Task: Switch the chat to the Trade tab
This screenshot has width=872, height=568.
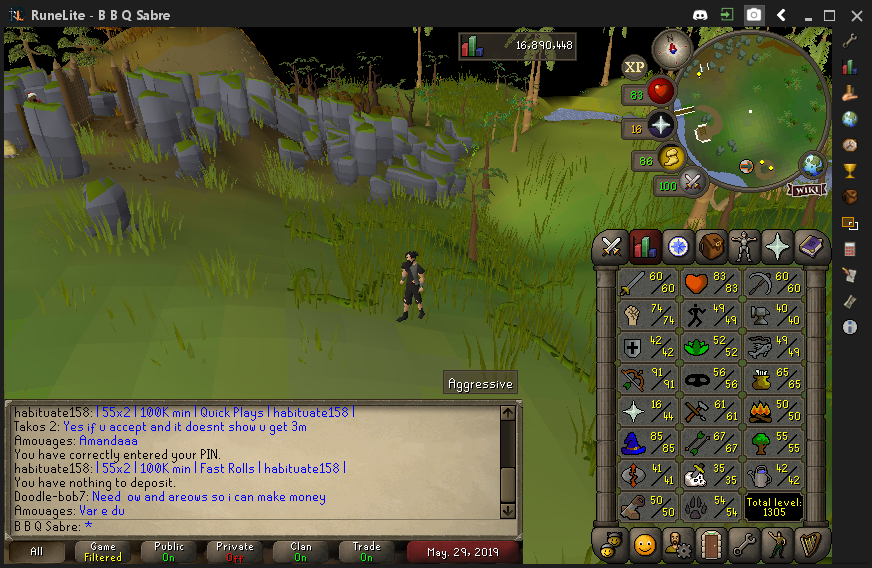Action: pyautogui.click(x=366, y=552)
